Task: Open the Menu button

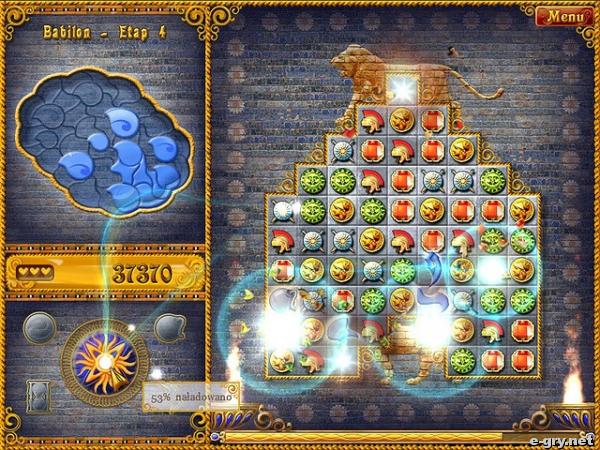Action: 564,17
